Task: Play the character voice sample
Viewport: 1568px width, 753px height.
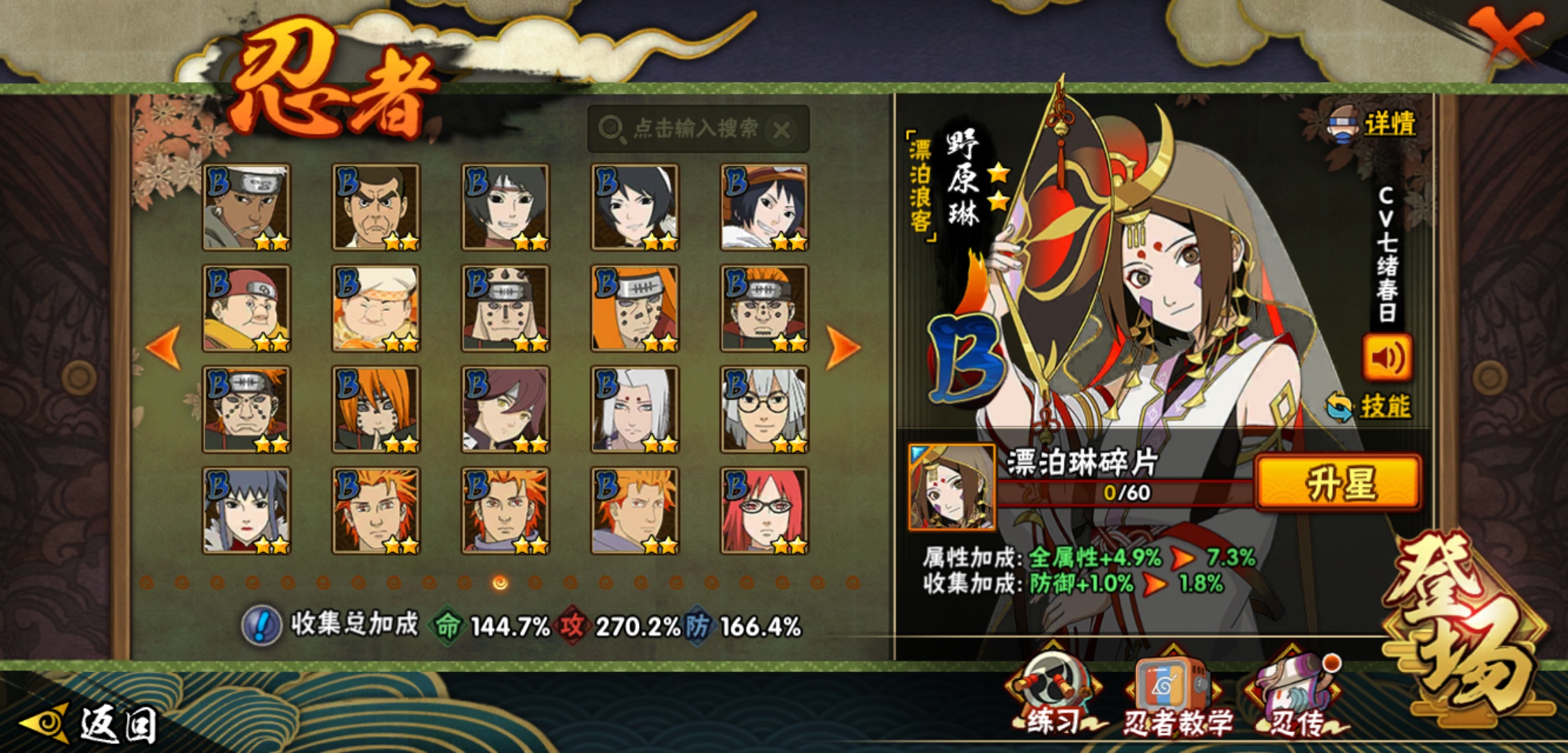Action: [1387, 358]
